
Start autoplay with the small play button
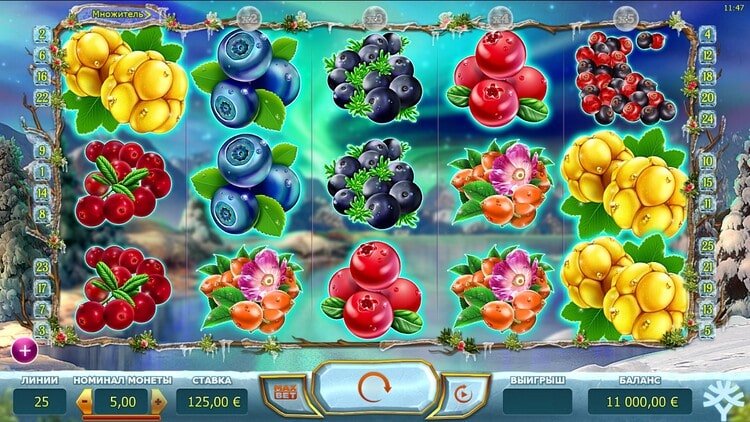(462, 395)
